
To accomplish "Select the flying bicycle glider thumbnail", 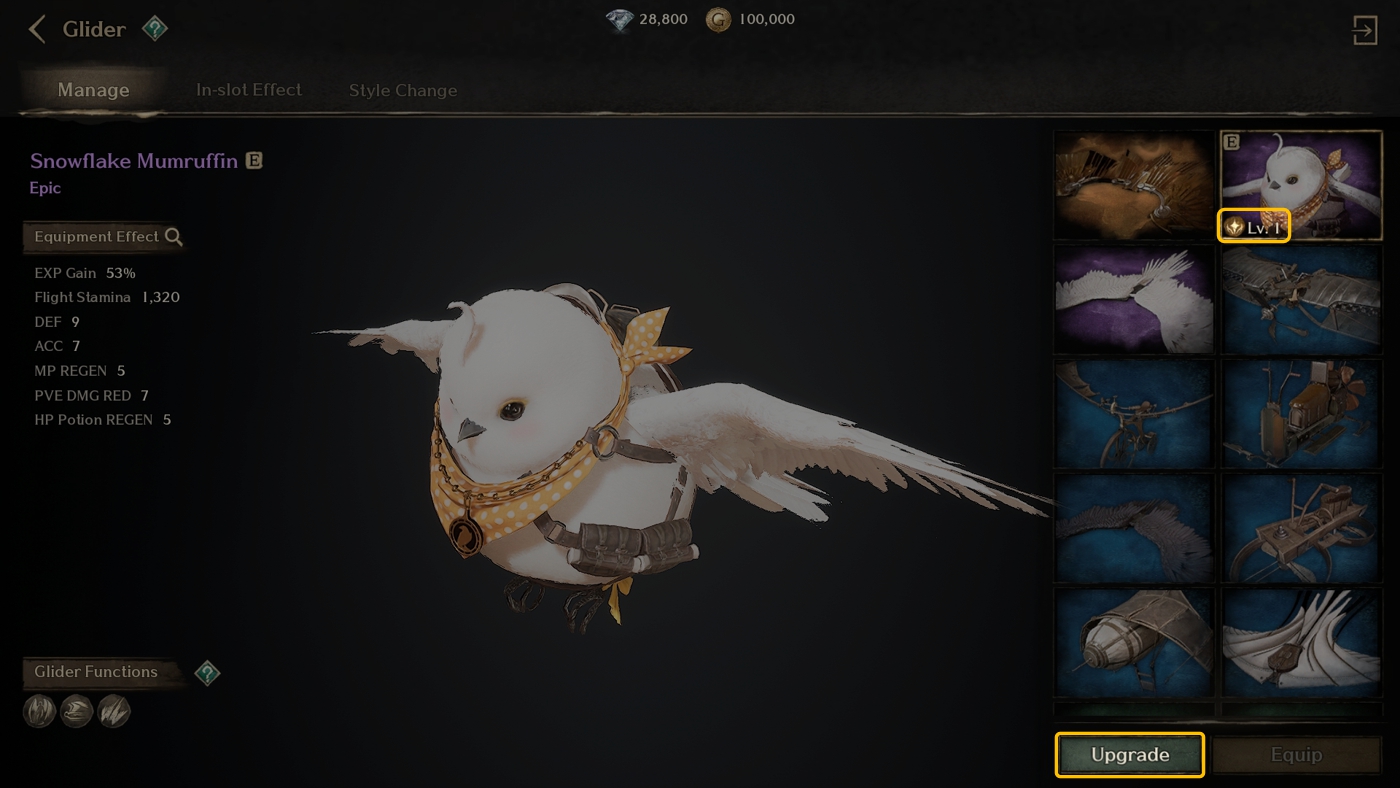I will click(1134, 414).
